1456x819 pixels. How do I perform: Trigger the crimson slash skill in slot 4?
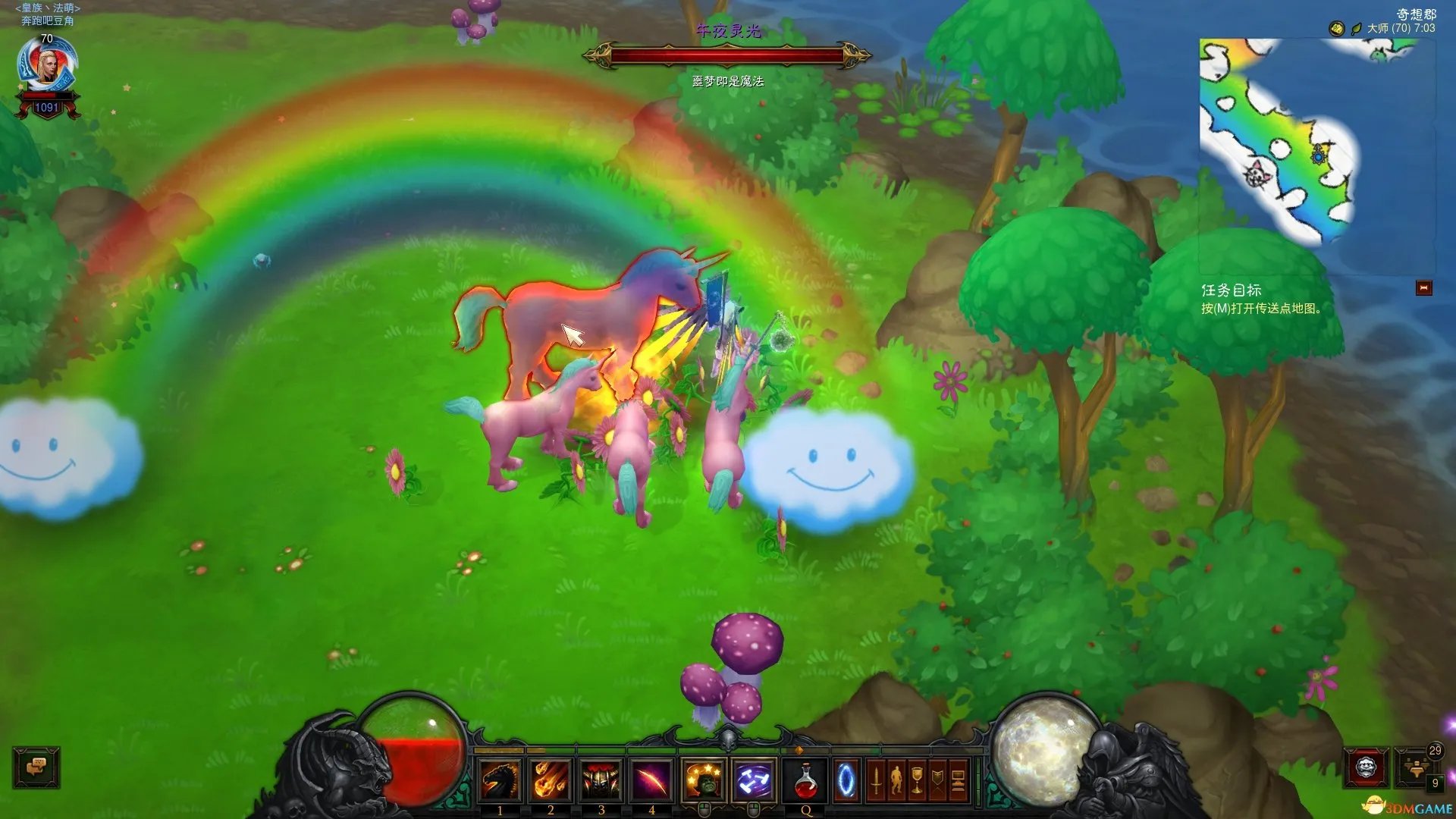pos(651,780)
